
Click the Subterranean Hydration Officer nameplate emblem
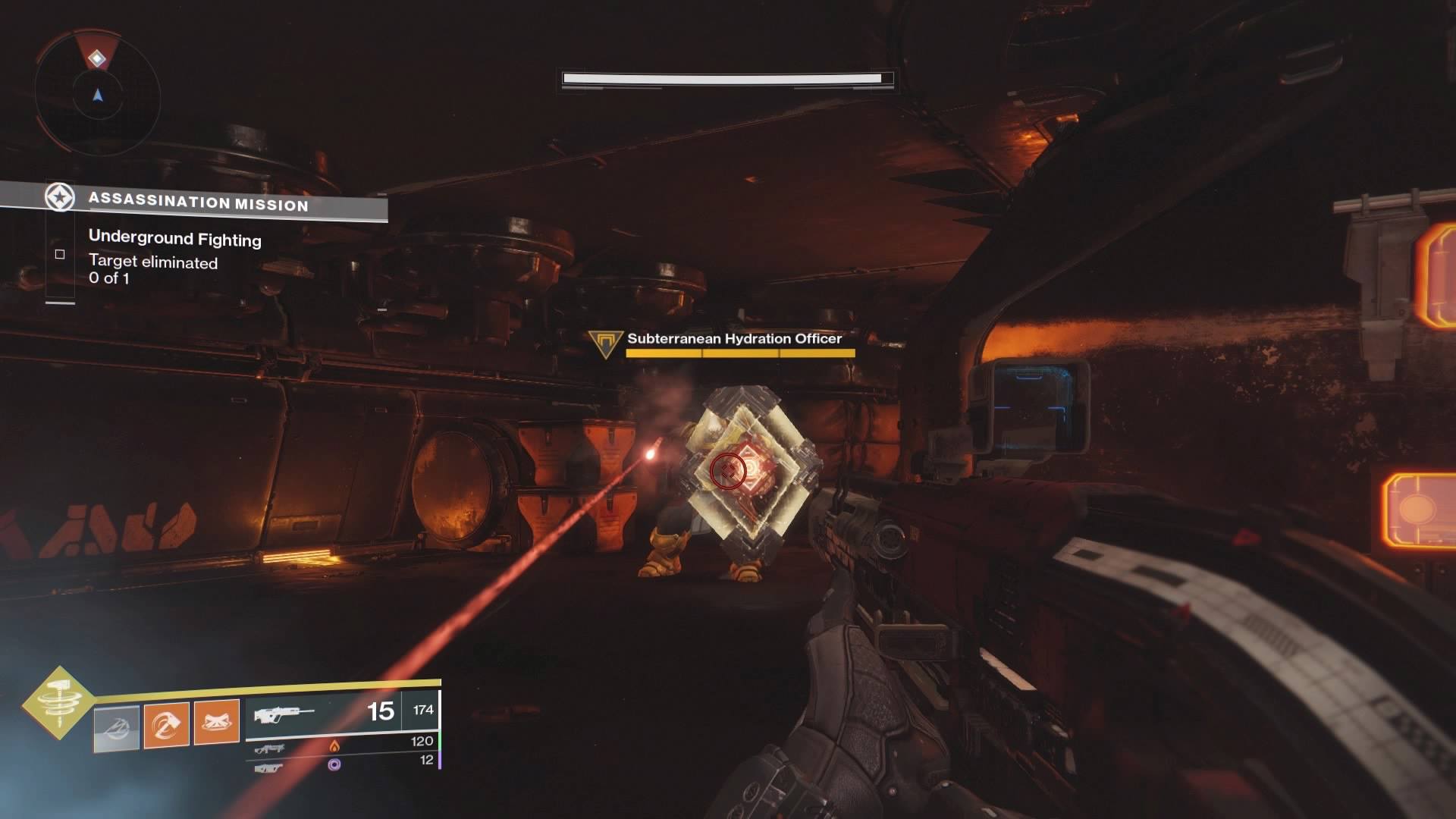pos(605,344)
